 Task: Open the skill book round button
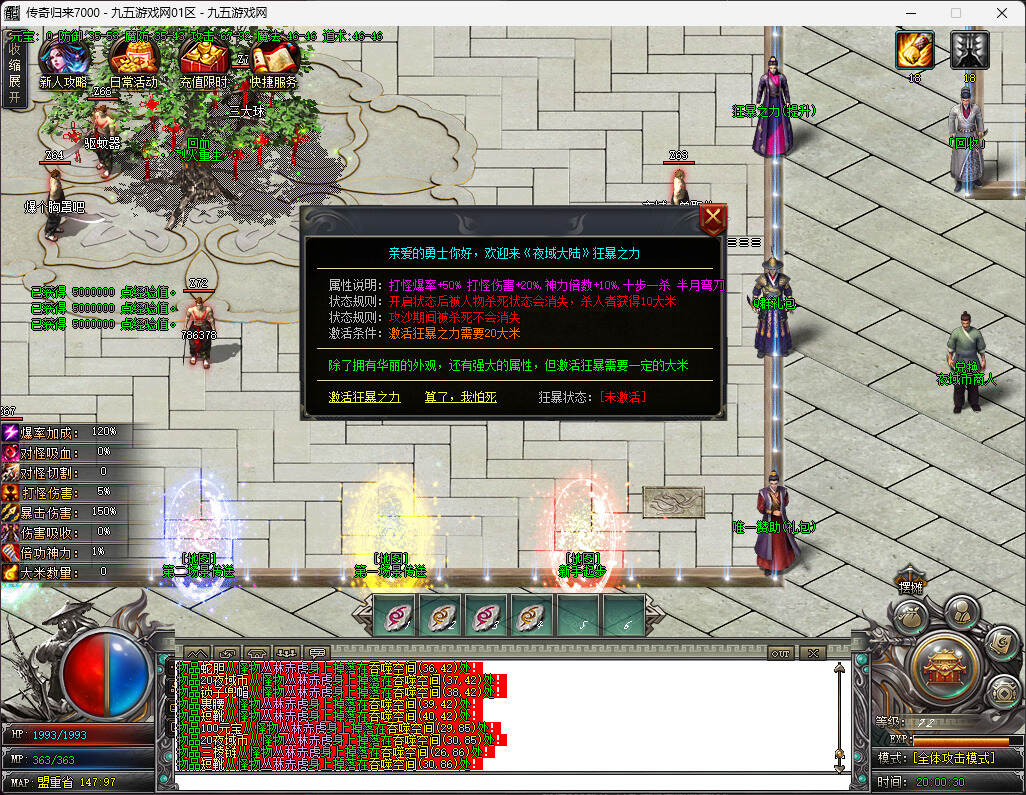[1000, 643]
